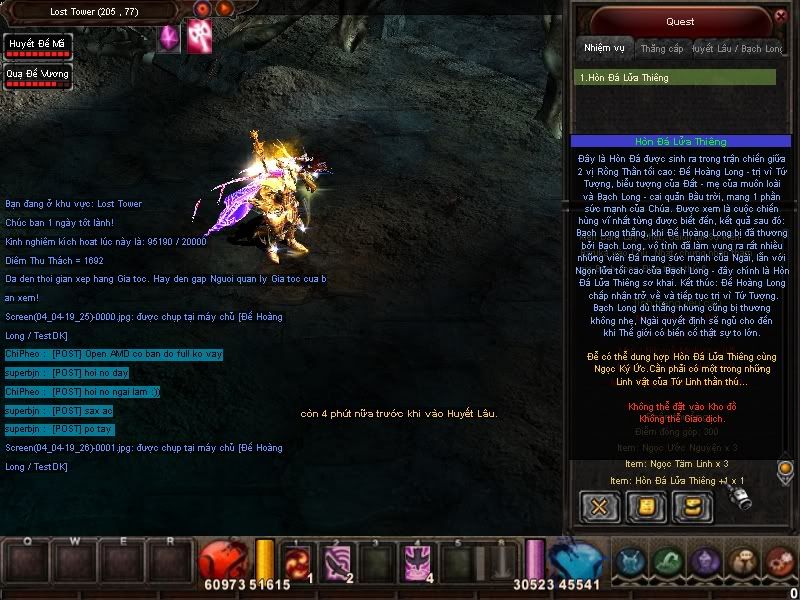Image resolution: width=800 pixels, height=600 pixels.
Task: Select party member Quạ Đế Vương
Action: (37, 76)
